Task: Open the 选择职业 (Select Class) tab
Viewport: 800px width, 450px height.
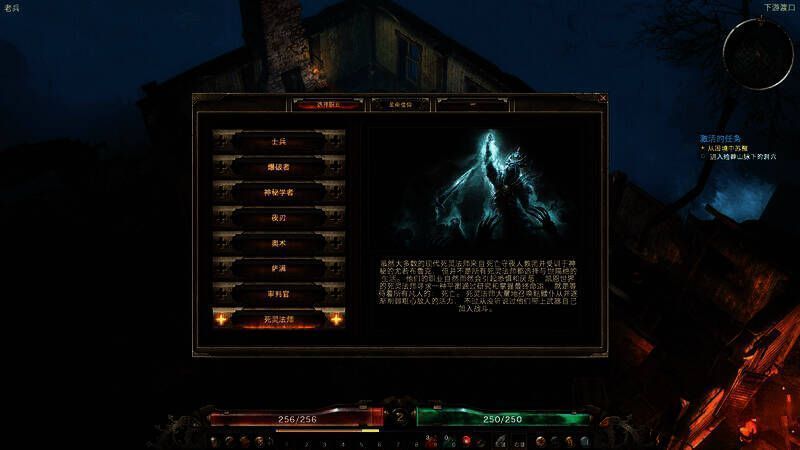Action: (x=328, y=103)
